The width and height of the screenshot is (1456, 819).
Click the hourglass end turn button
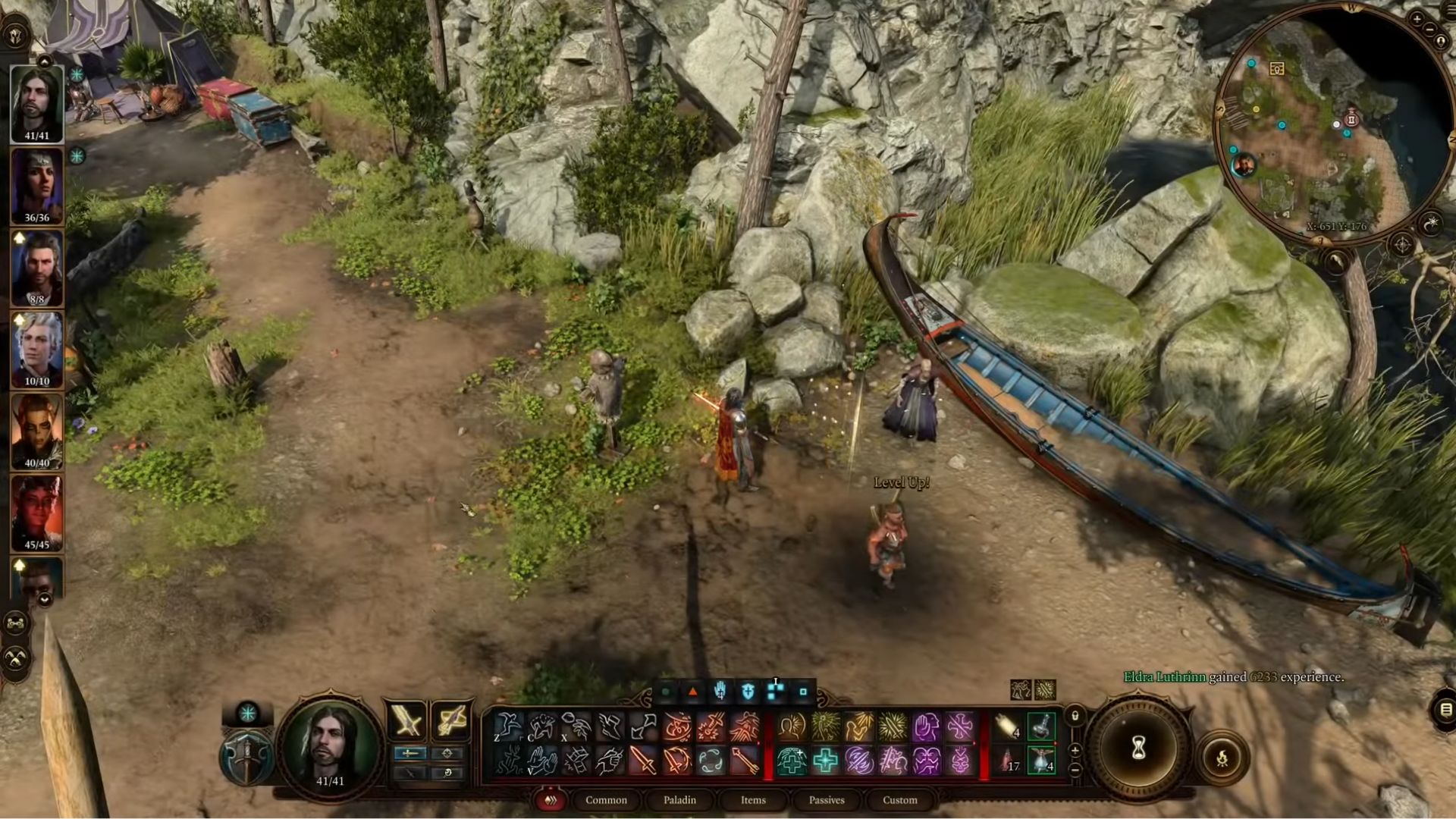coord(1138,748)
